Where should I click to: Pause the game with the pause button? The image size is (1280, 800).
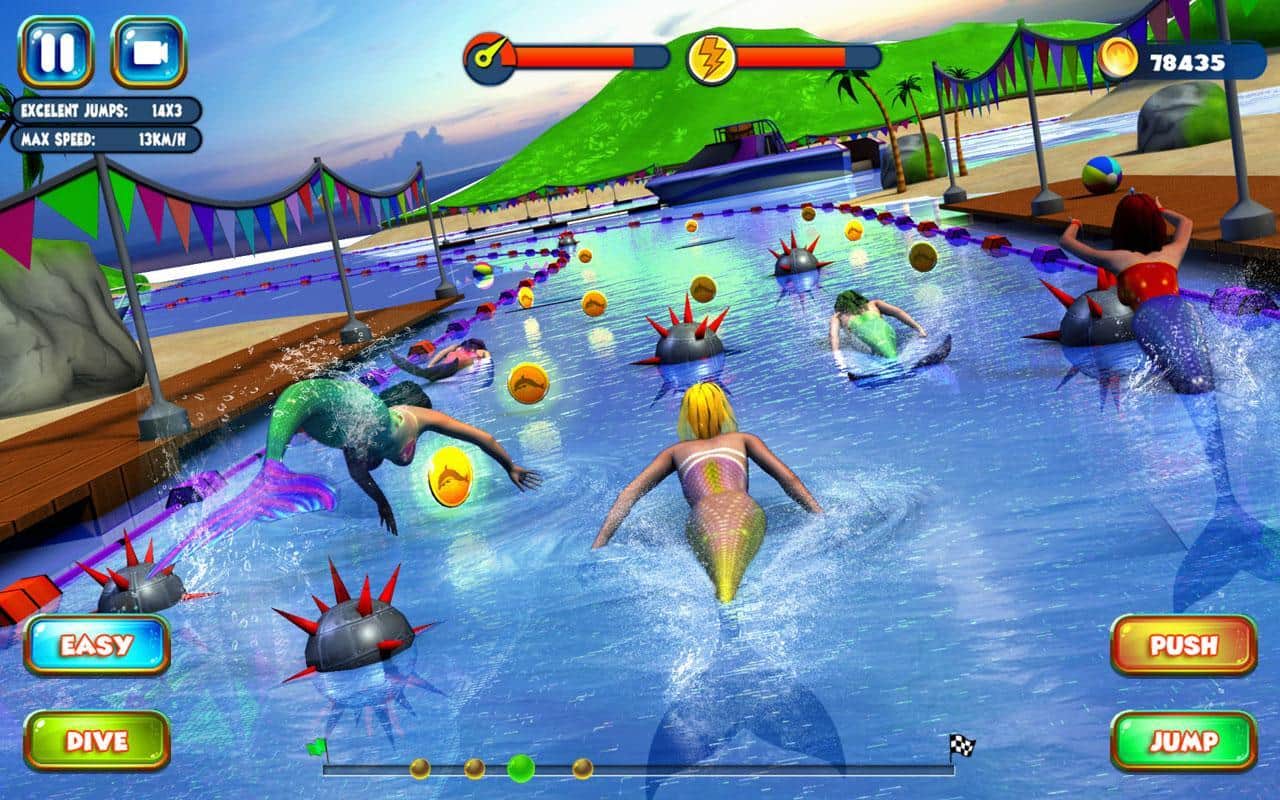click(55, 52)
